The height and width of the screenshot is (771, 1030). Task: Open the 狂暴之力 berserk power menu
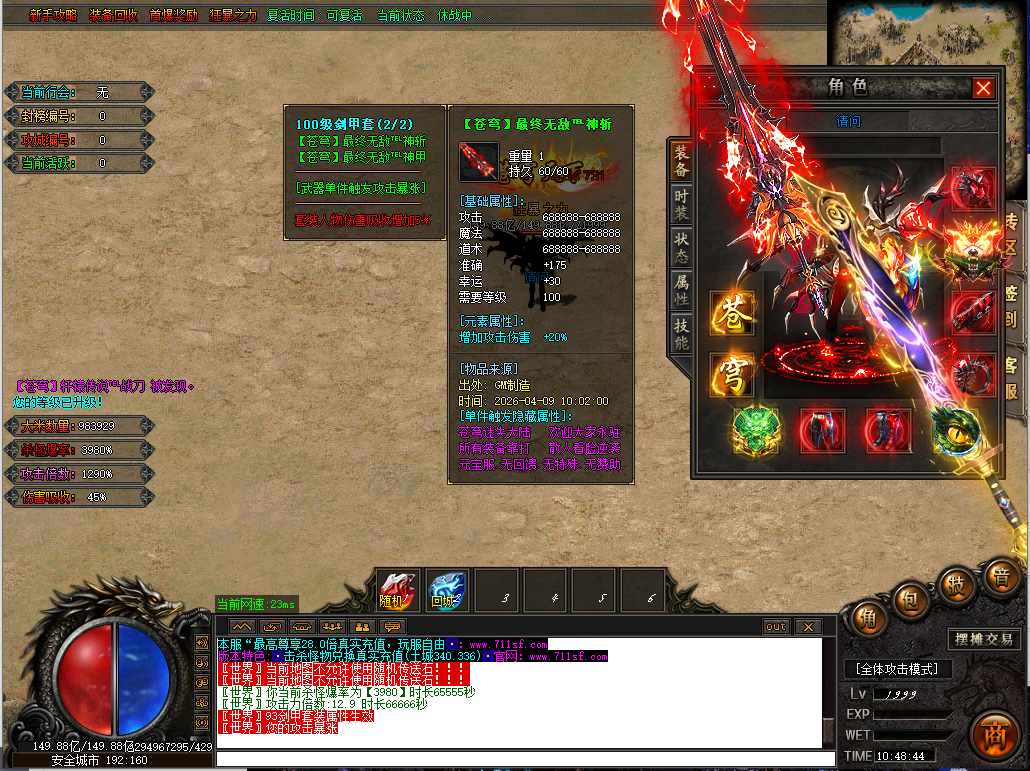(233, 16)
